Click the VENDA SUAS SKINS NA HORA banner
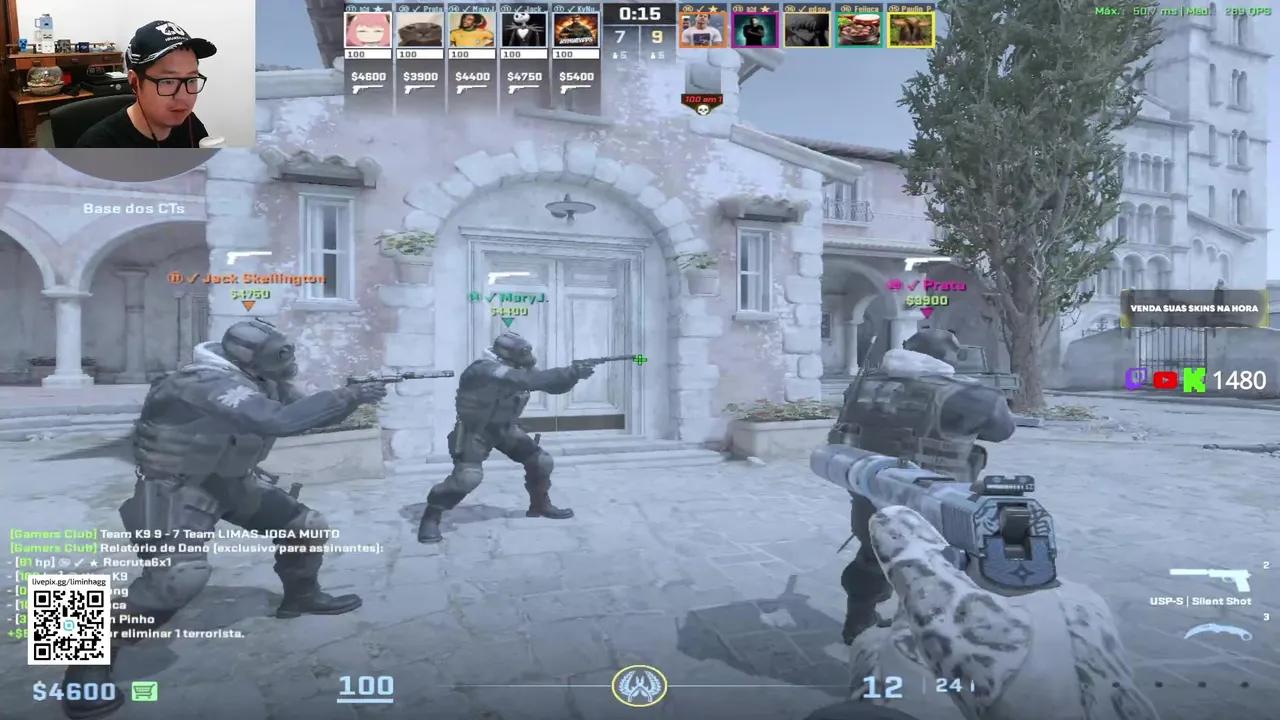Viewport: 1280px width, 720px height. point(1192,308)
